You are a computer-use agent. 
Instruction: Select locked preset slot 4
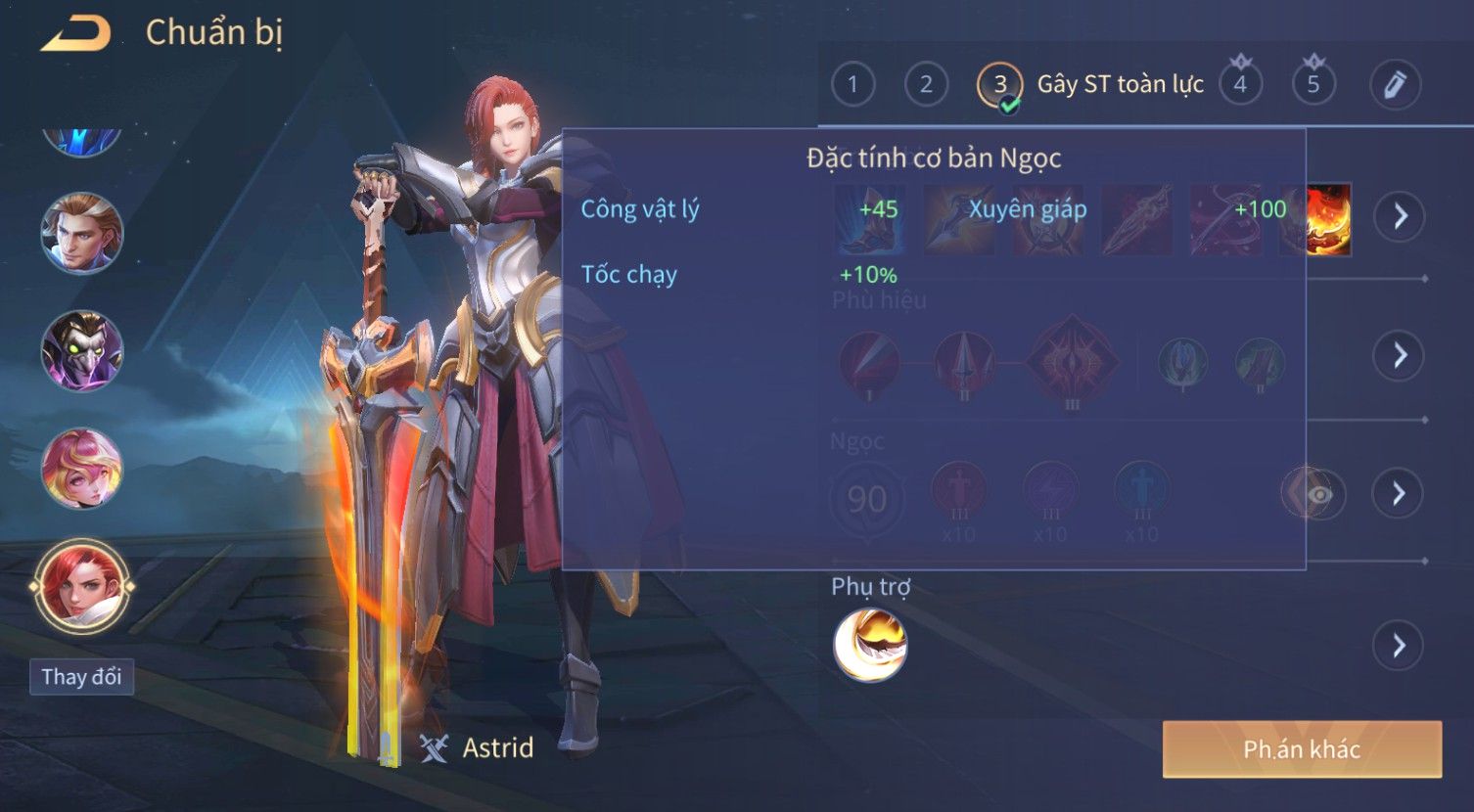click(x=1240, y=85)
